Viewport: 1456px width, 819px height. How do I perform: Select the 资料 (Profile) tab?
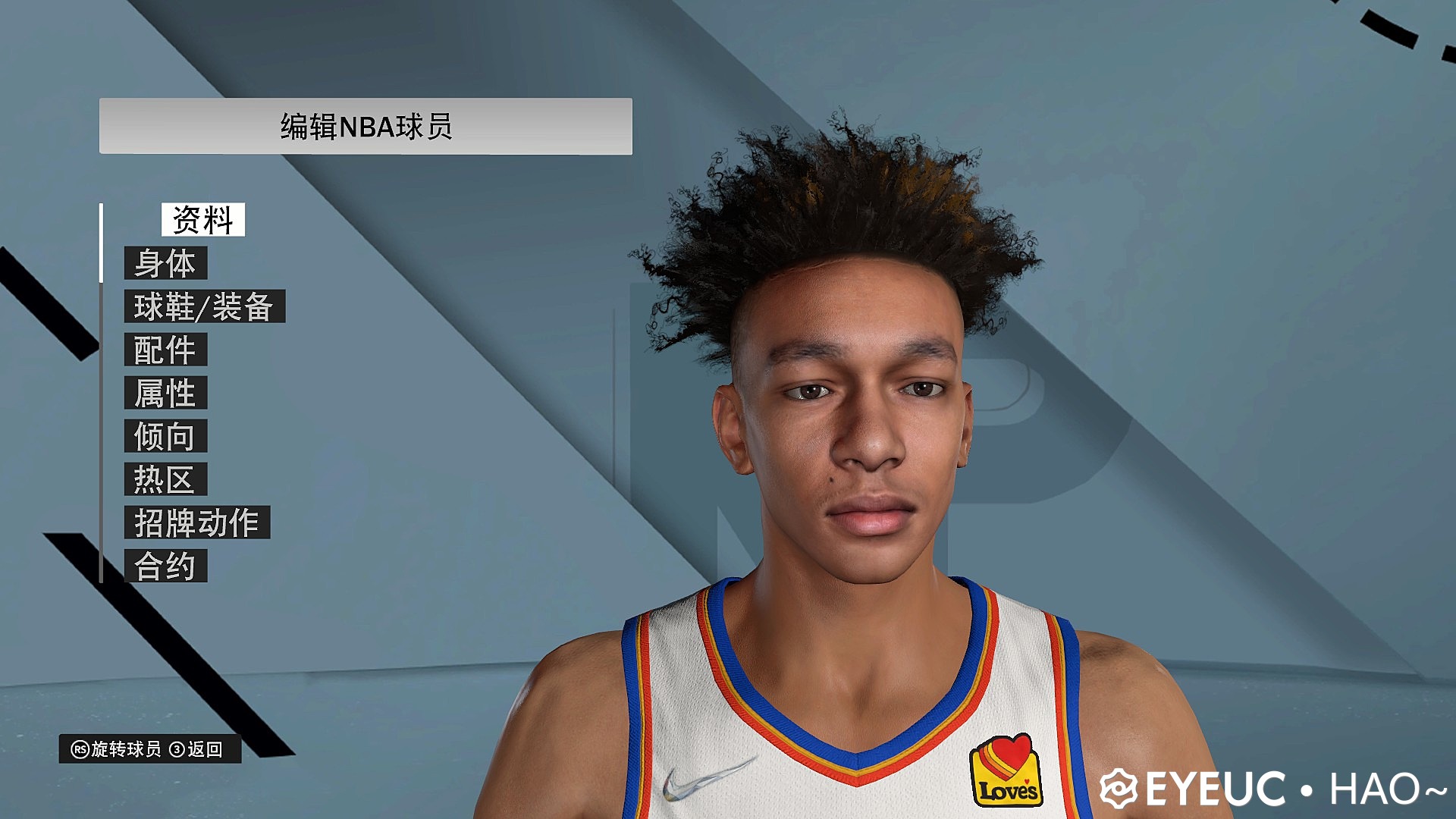click(x=202, y=220)
